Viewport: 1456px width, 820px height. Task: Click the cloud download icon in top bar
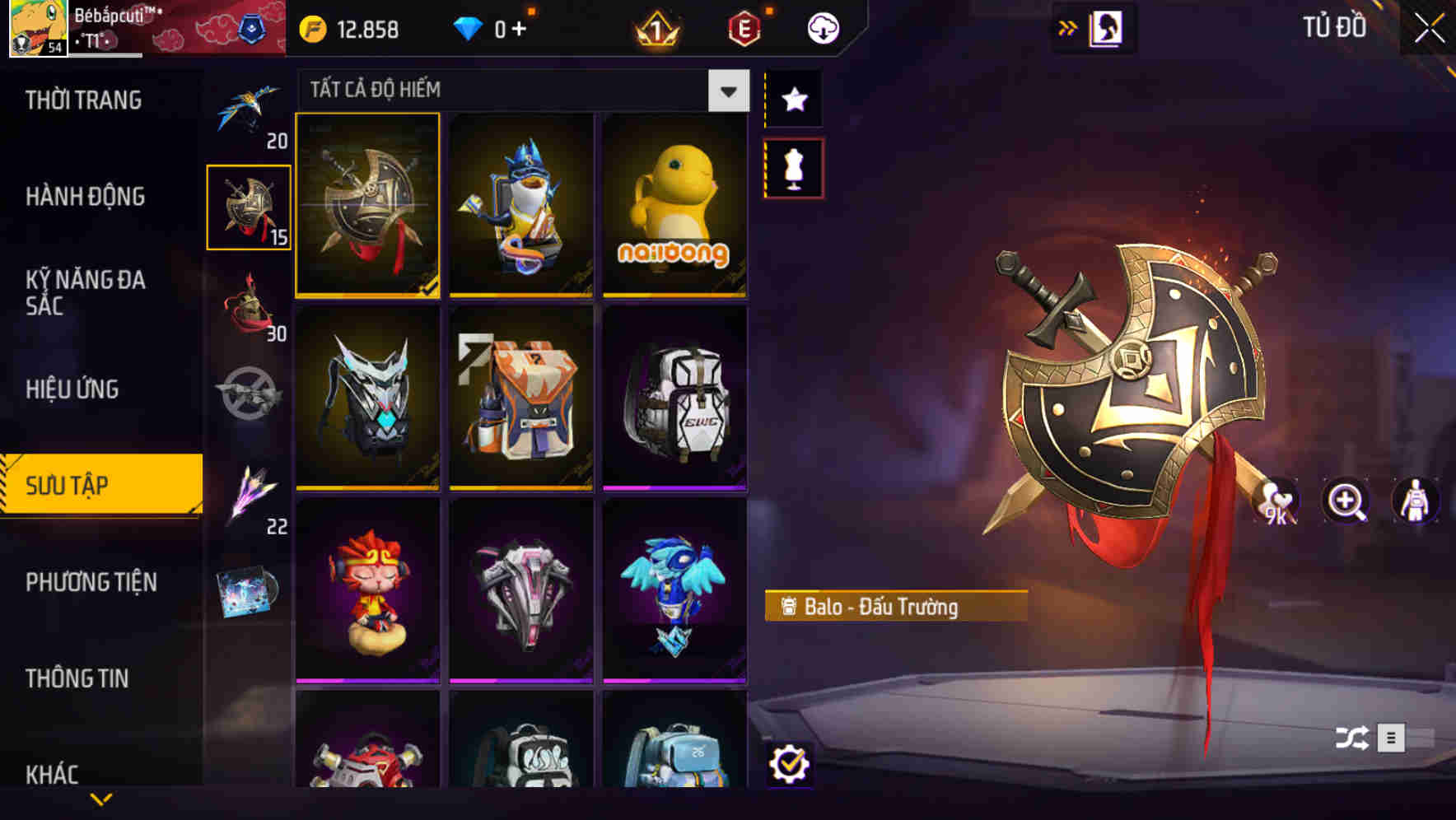pyautogui.click(x=824, y=27)
